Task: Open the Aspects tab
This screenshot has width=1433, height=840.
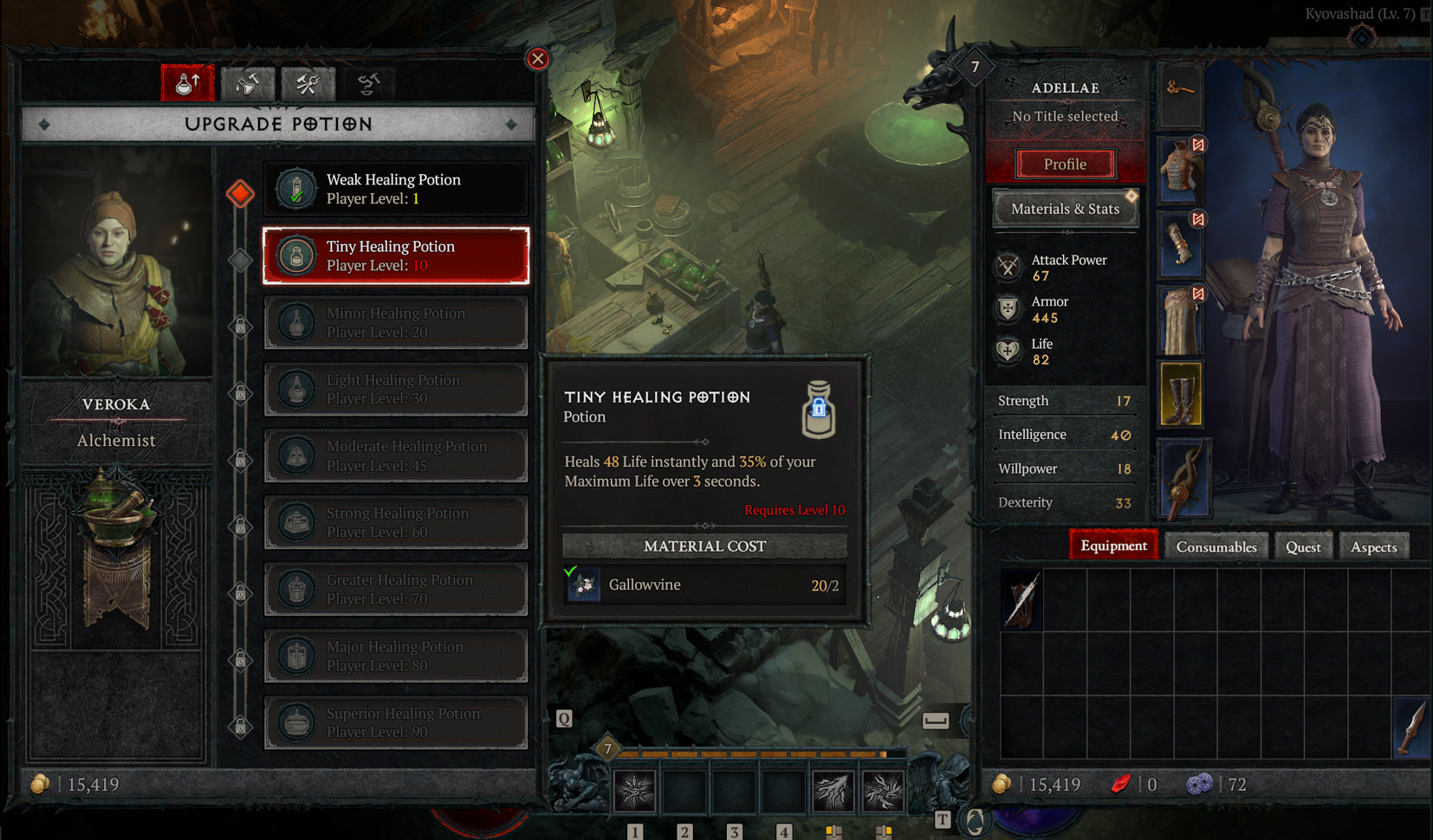Action: 1374,546
